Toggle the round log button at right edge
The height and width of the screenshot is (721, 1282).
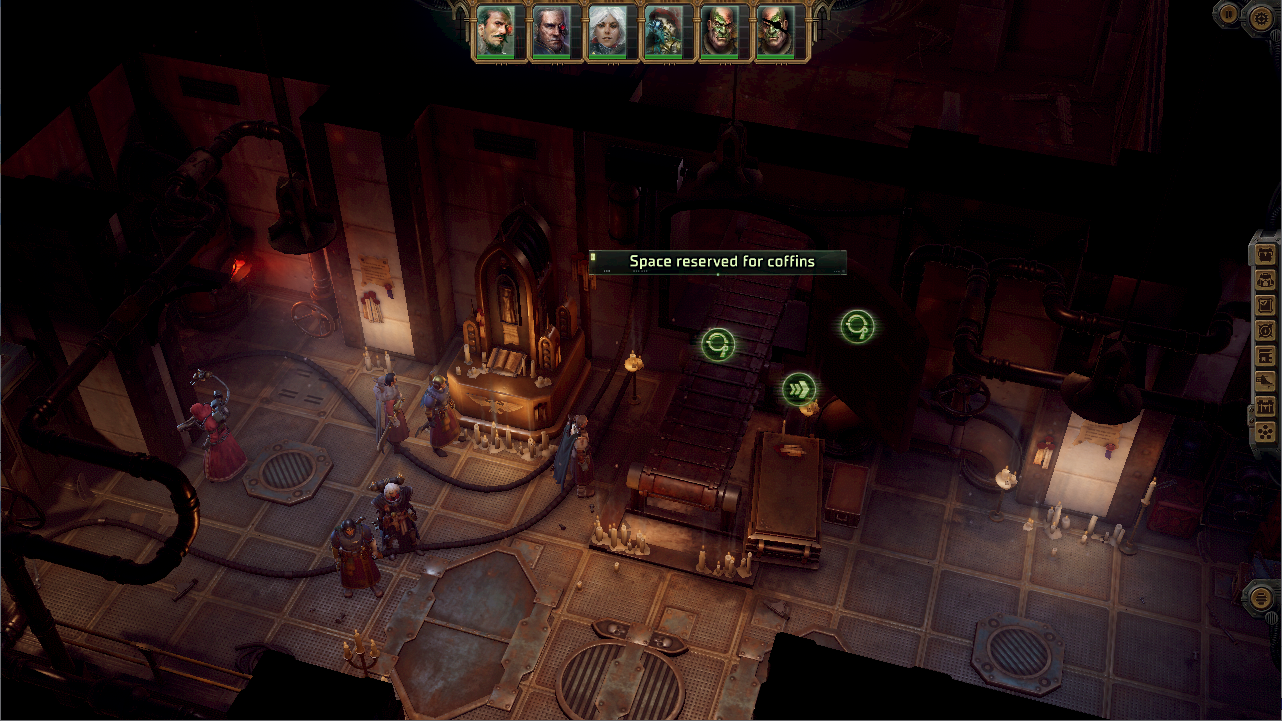(x=1262, y=597)
